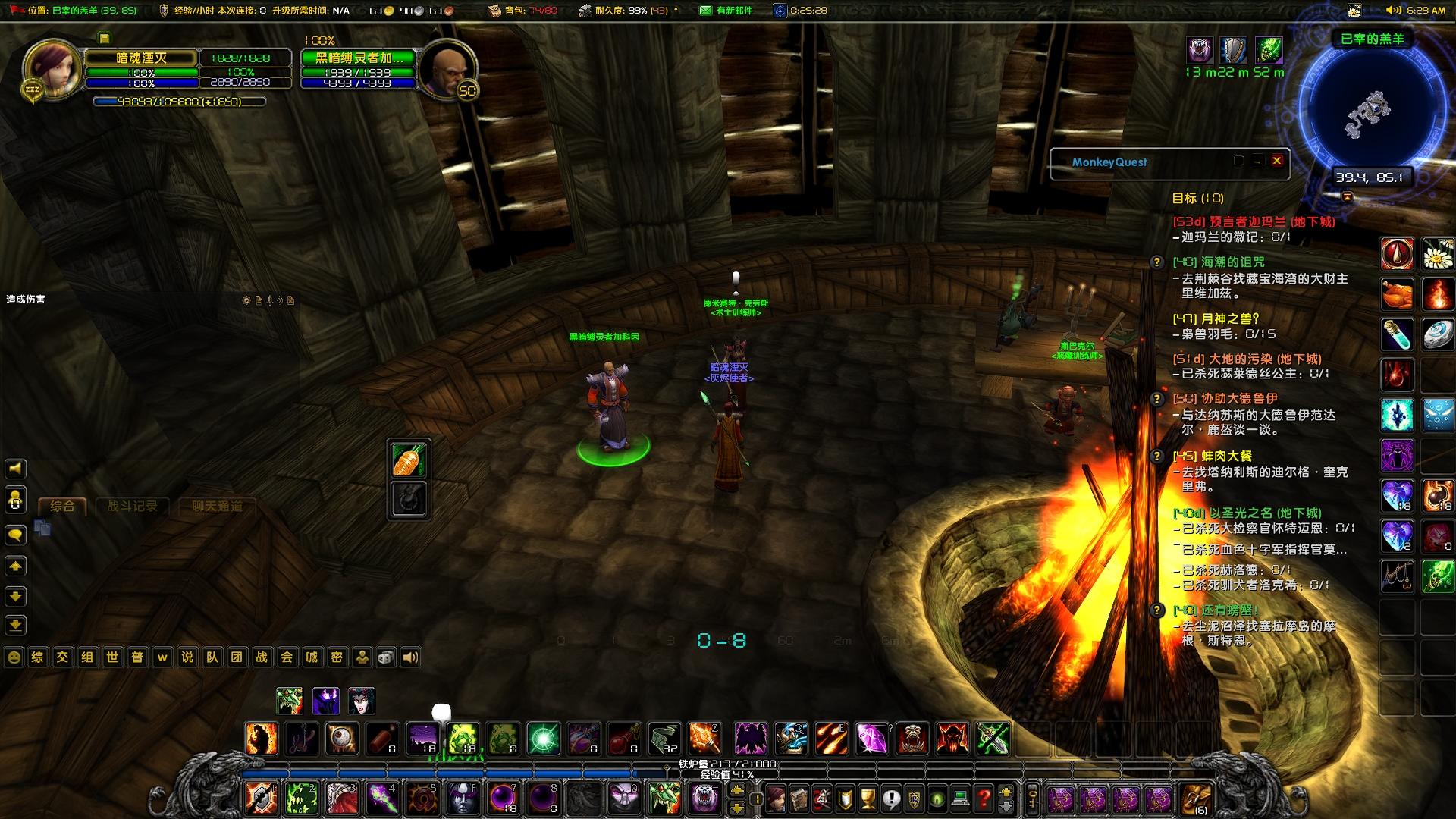Select the 世 world channel button

[x=112, y=657]
